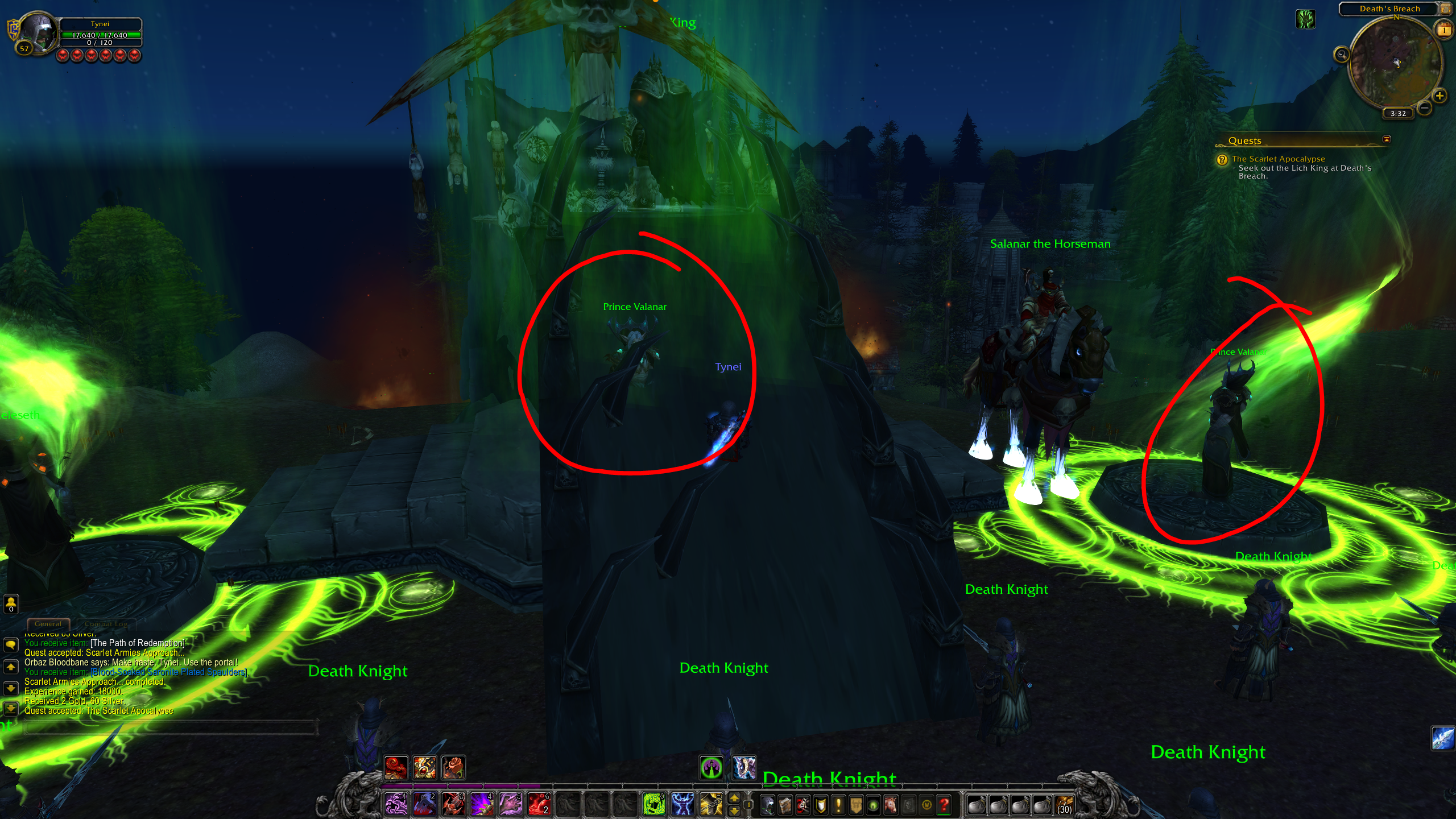This screenshot has width=1456, height=819.
Task: Click the Blood-Soaked Saronite Plated Spaulders link
Action: [169, 672]
